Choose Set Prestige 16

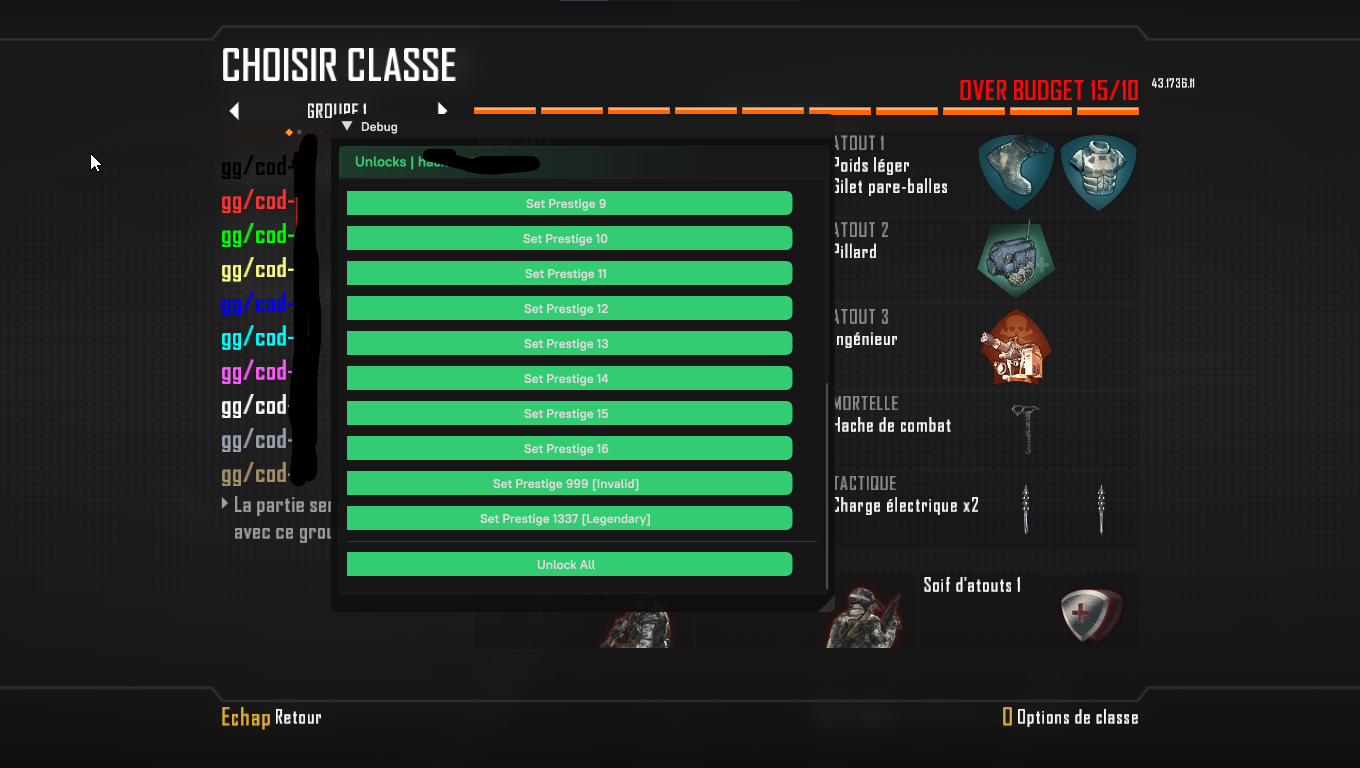pos(569,449)
